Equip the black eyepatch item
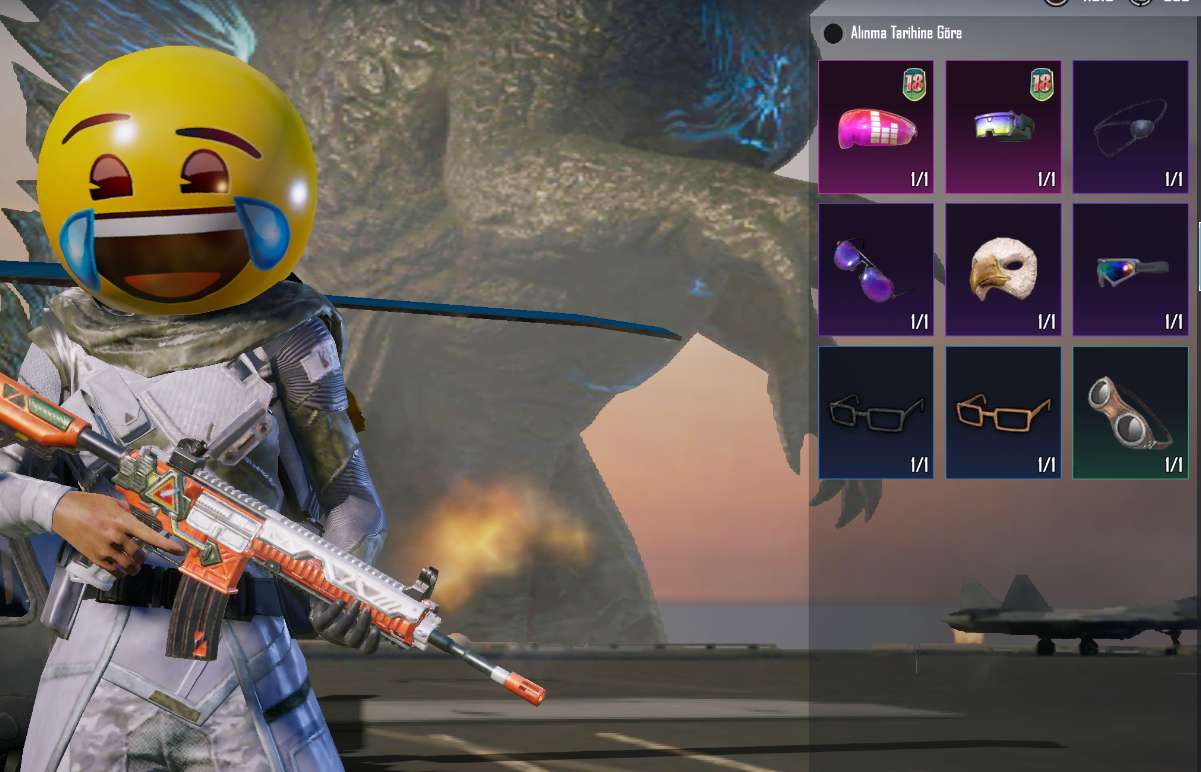 1130,127
